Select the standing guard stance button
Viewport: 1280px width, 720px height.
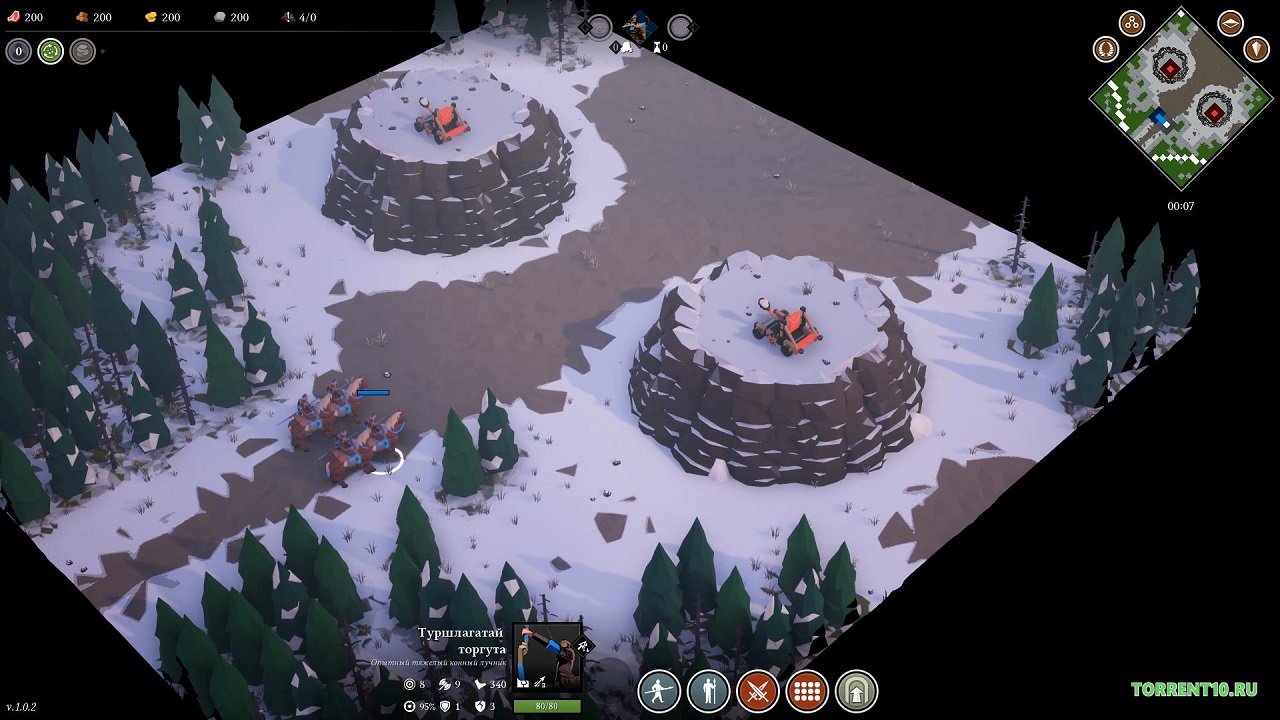708,691
